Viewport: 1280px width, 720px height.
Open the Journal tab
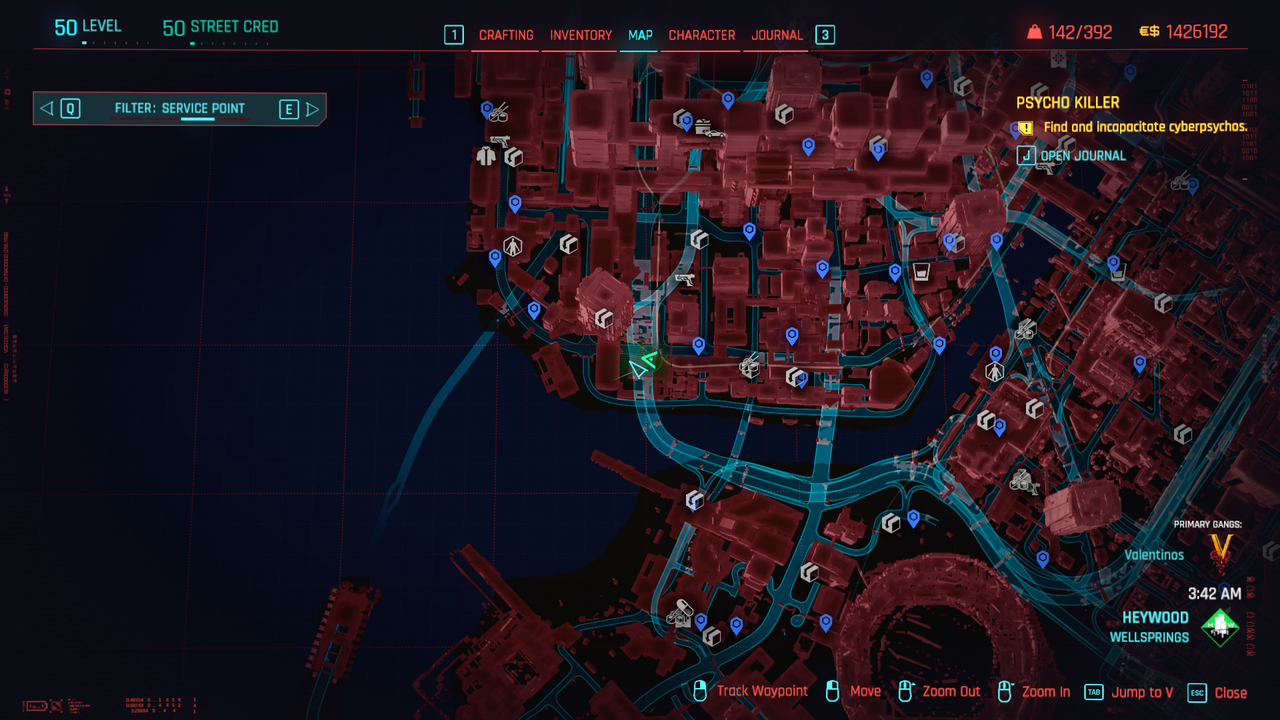(777, 35)
